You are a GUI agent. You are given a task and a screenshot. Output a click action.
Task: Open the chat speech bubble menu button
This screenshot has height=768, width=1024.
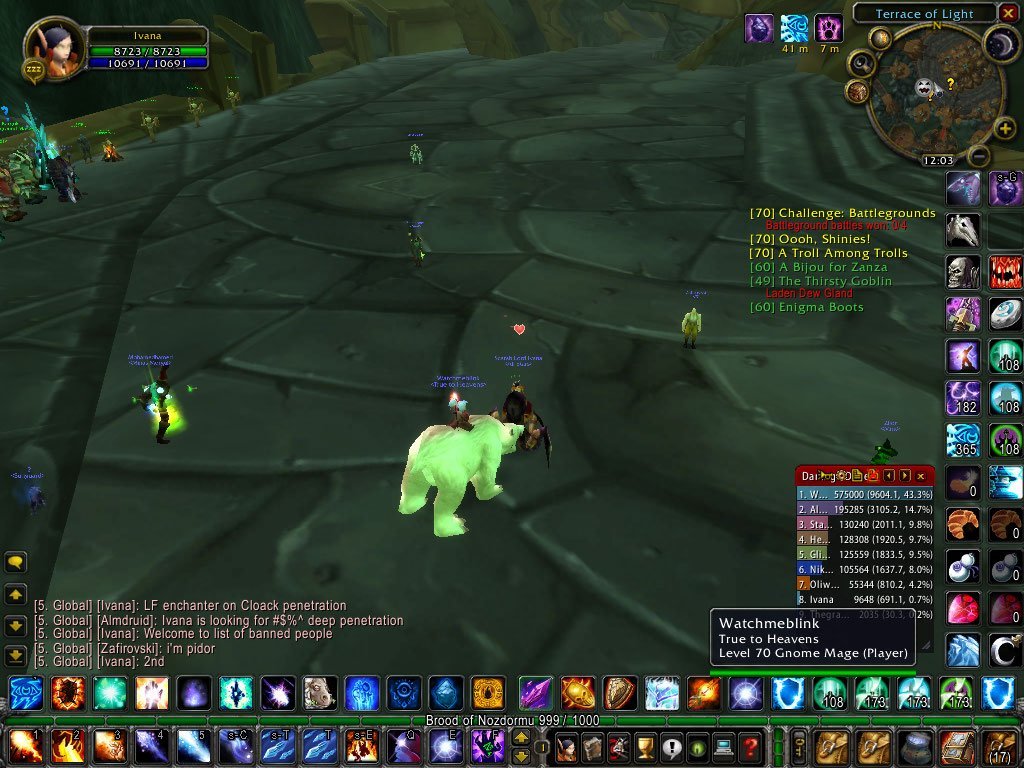tap(15, 562)
